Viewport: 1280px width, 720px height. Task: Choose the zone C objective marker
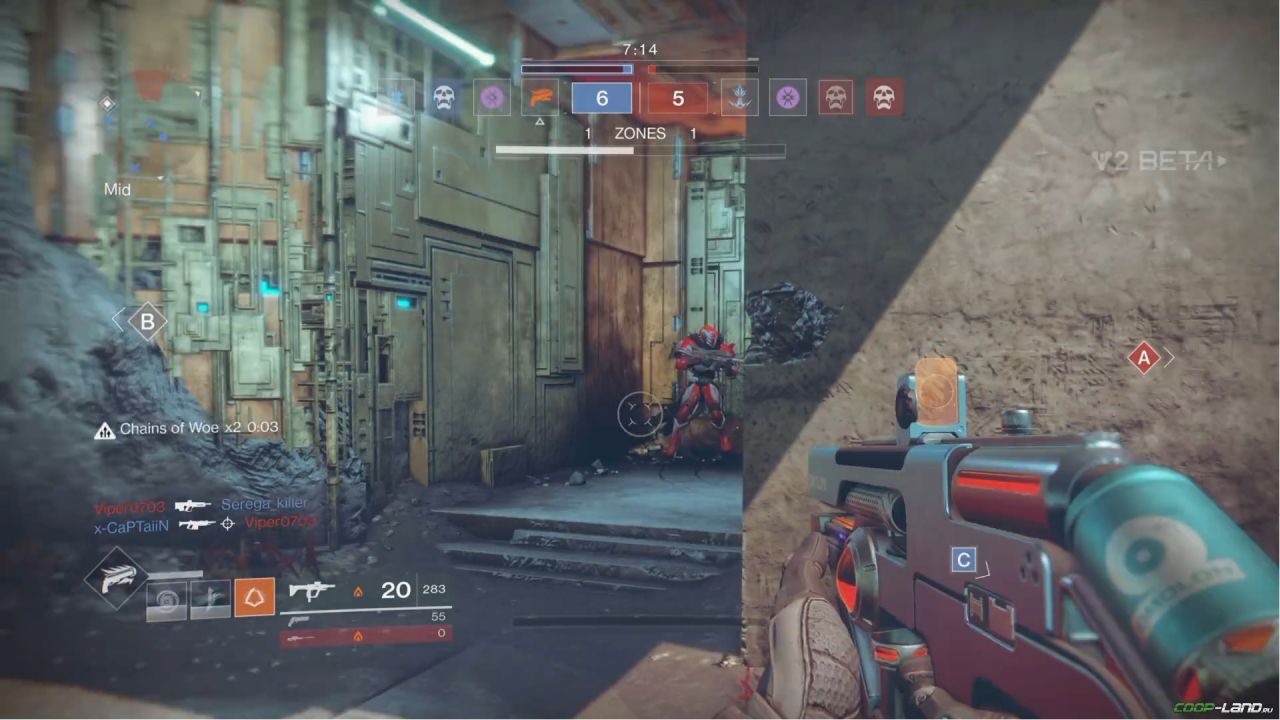tap(964, 560)
